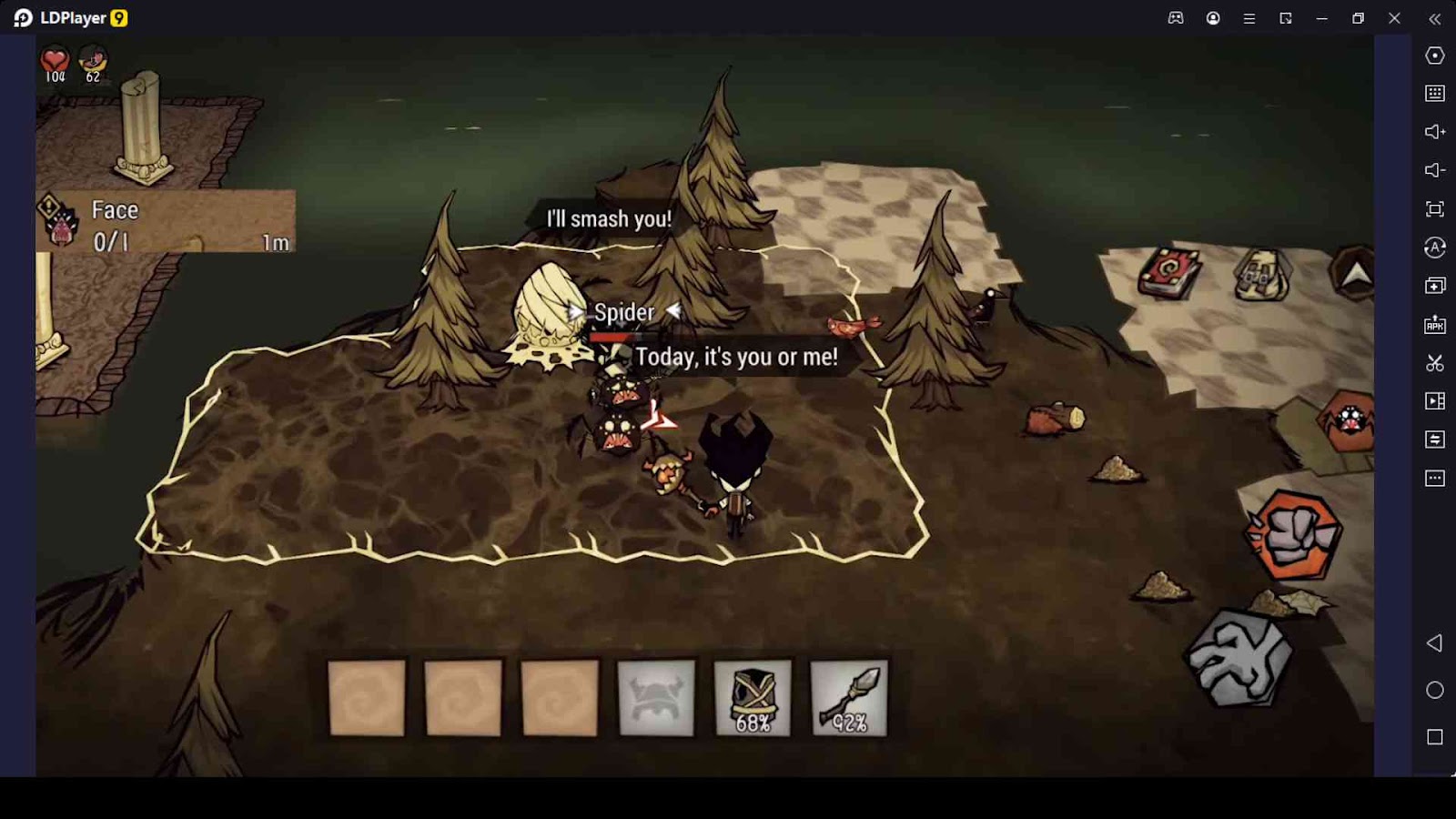
Task: Open the LDPlayer scissors screenshot tool
Action: pyautogui.click(x=1435, y=363)
